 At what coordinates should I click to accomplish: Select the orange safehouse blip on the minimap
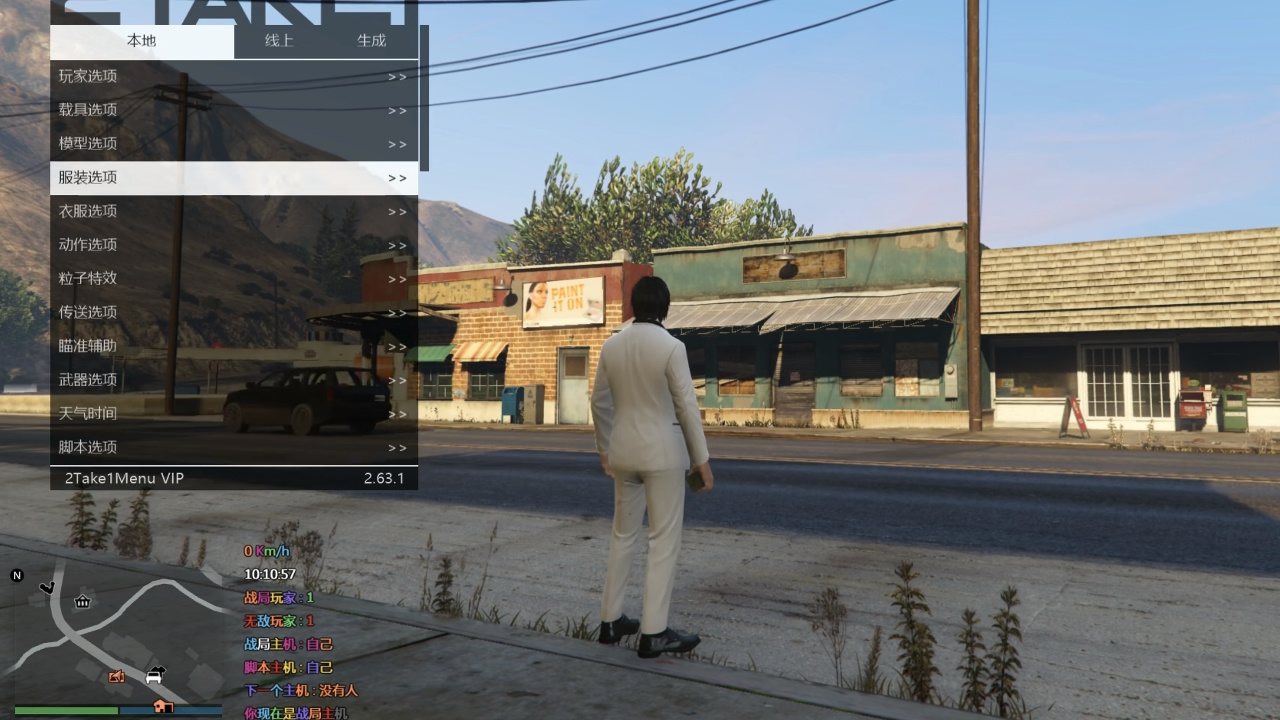pyautogui.click(x=165, y=707)
